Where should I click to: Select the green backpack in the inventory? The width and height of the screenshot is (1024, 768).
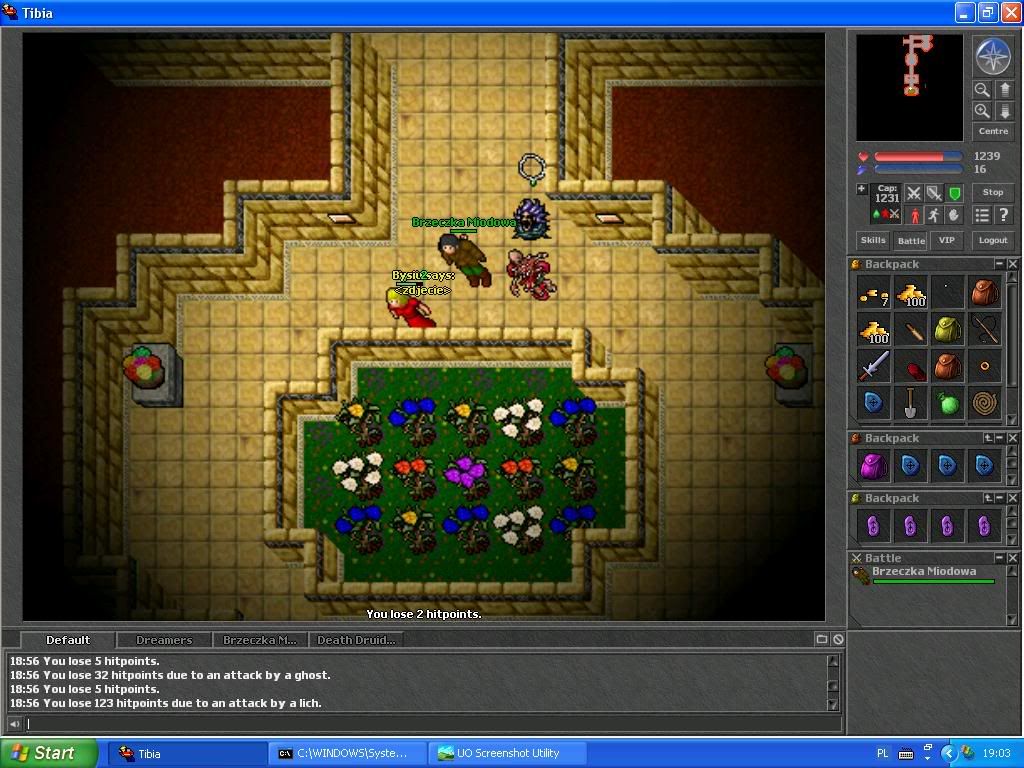tap(947, 329)
